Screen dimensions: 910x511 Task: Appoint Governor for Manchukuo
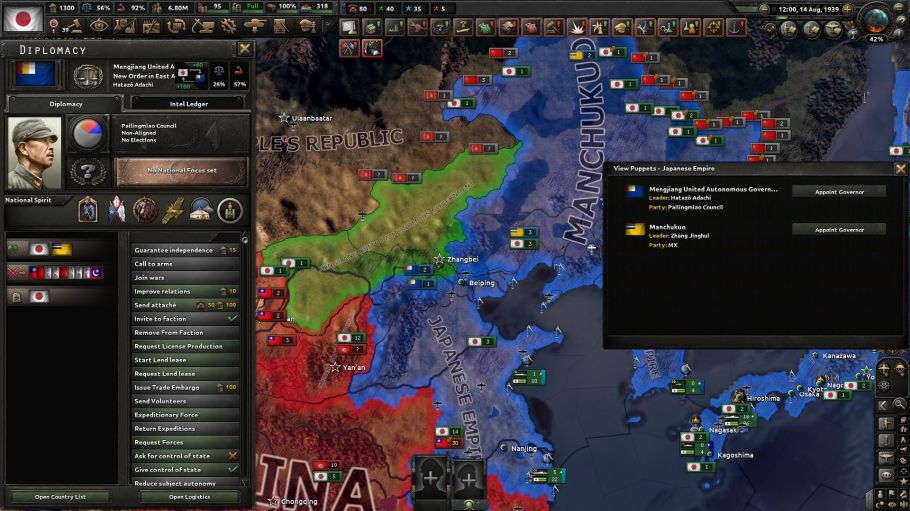pyautogui.click(x=838, y=229)
